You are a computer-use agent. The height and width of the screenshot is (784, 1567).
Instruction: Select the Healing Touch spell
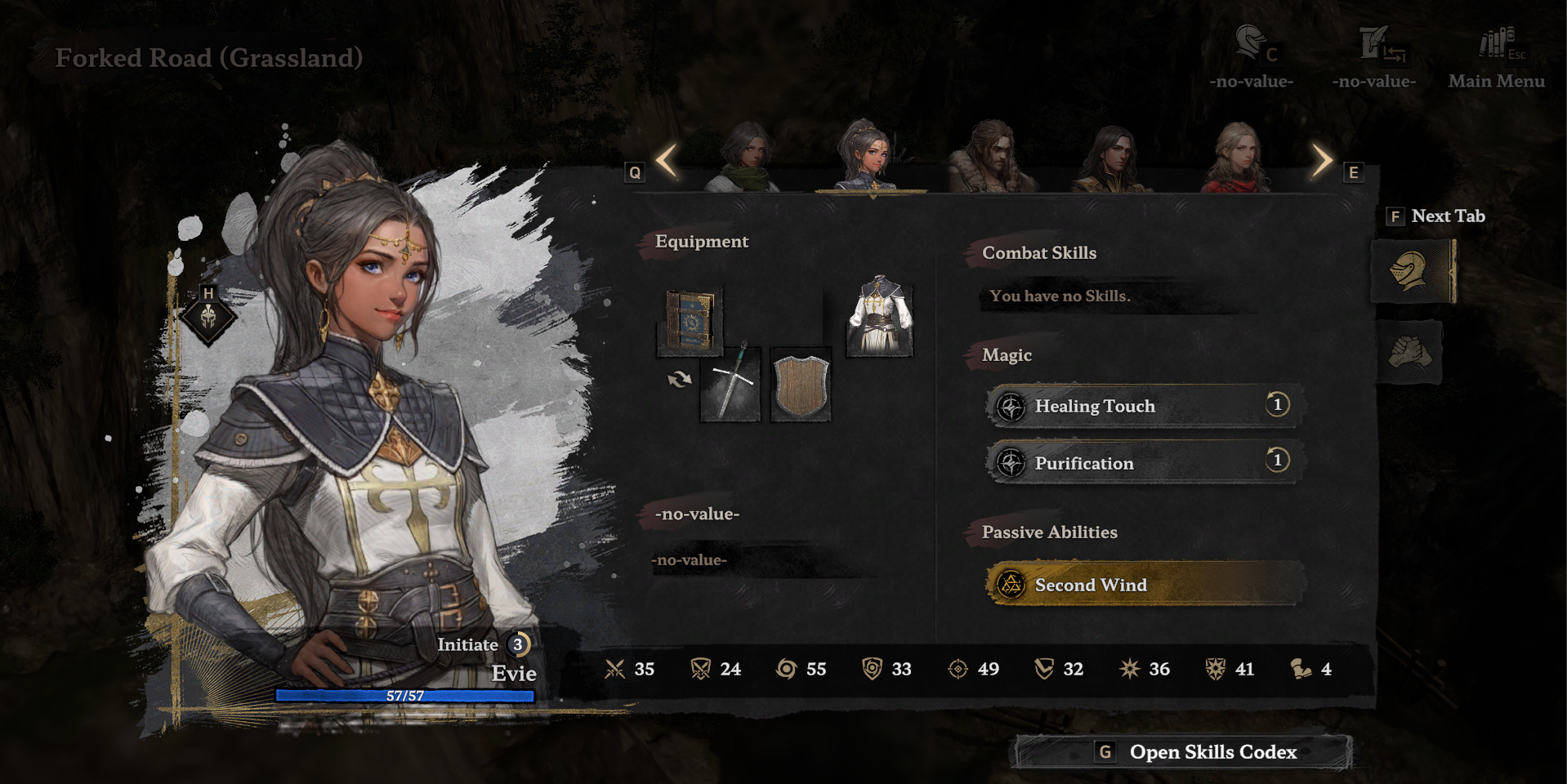click(x=1143, y=406)
